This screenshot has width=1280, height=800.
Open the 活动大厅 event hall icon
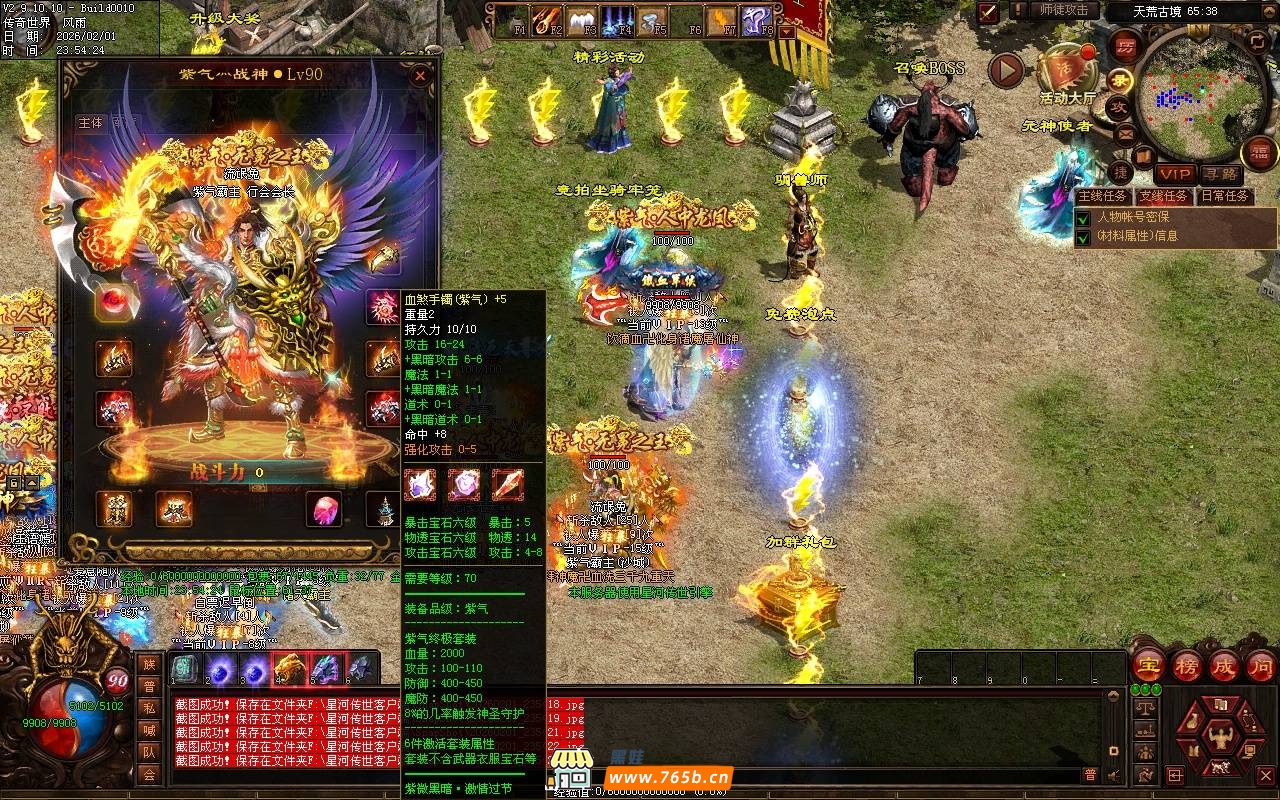[1064, 70]
